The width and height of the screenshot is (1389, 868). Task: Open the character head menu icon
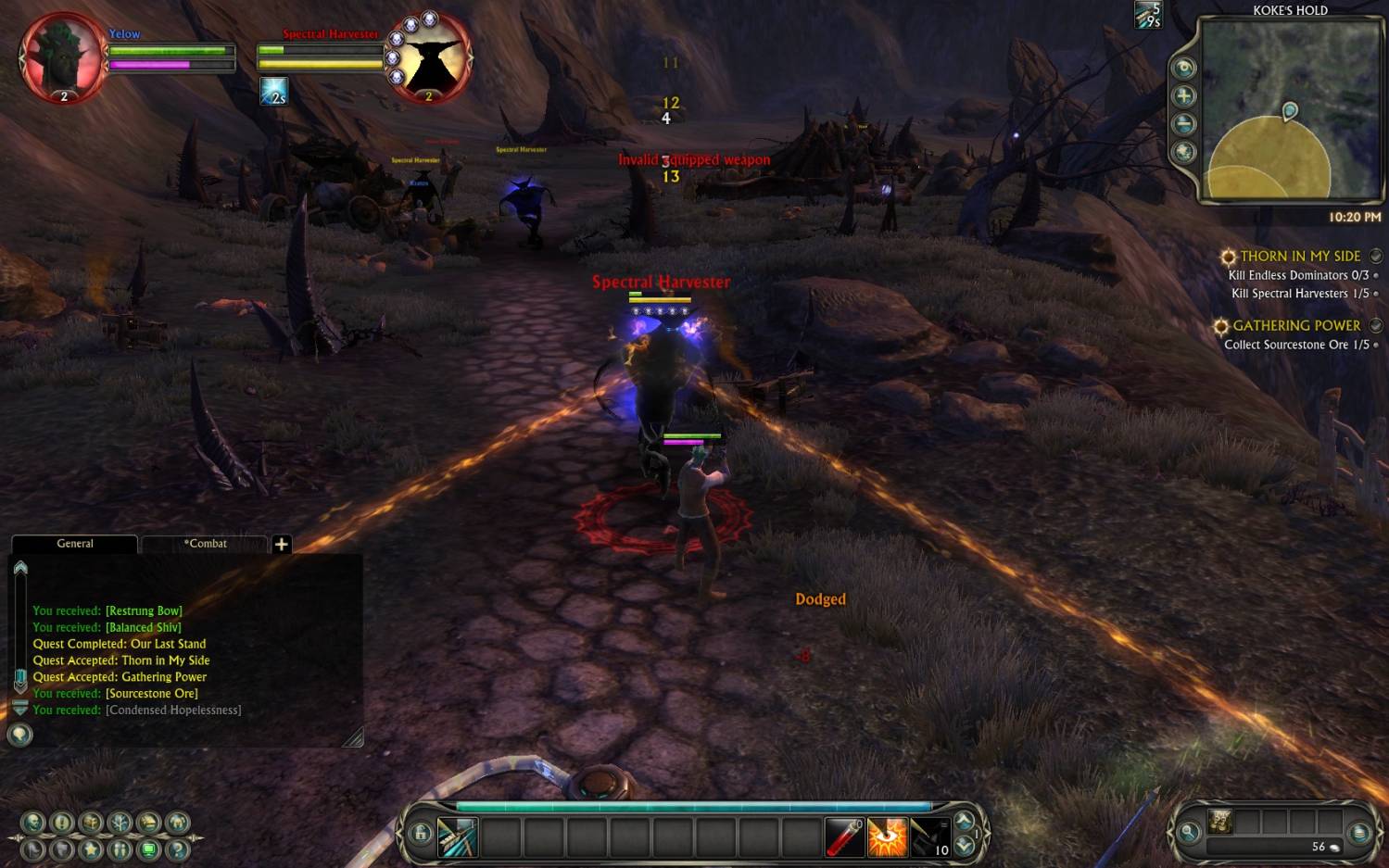pyautogui.click(x=33, y=822)
